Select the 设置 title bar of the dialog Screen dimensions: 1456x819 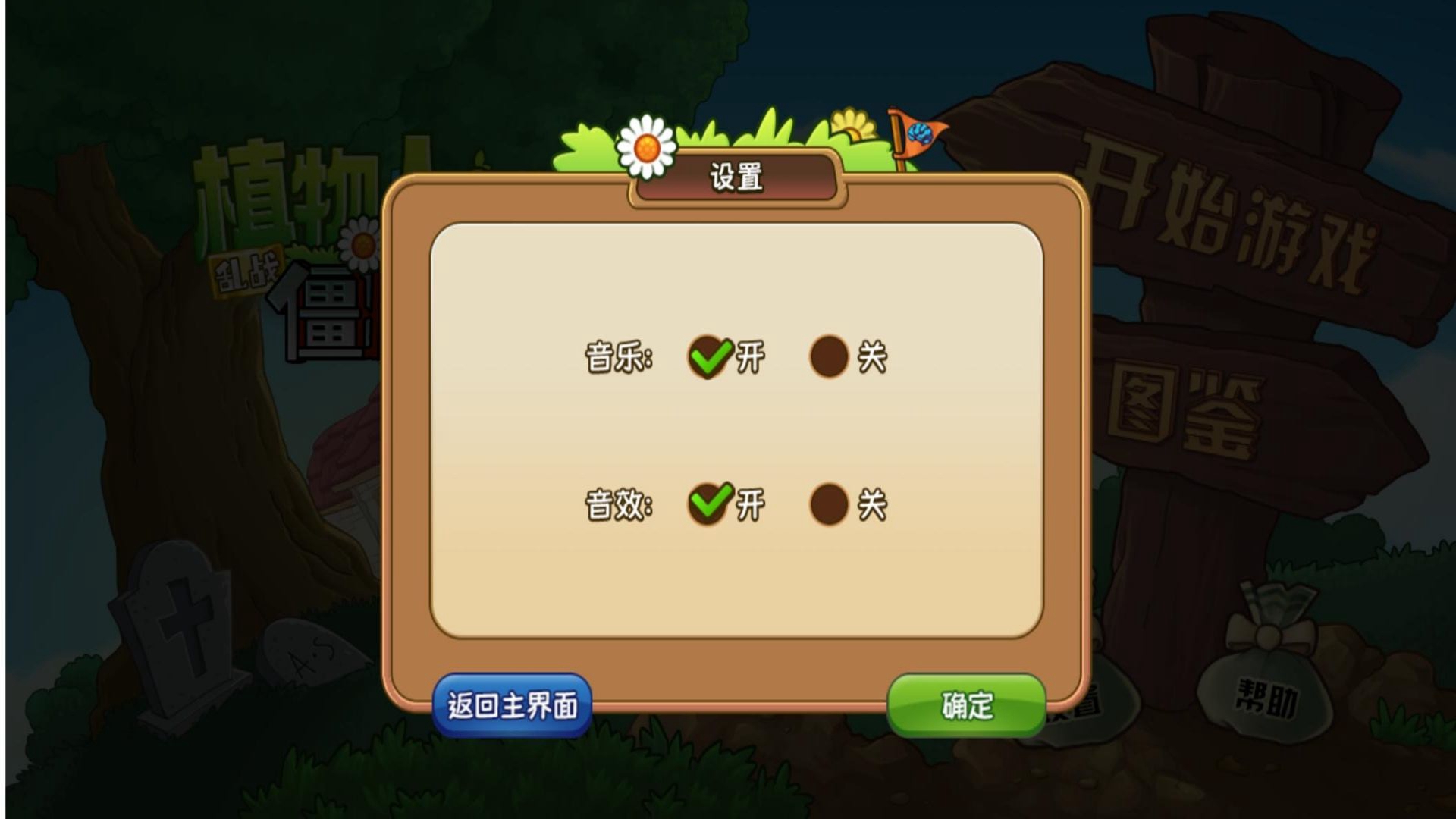pyautogui.click(x=734, y=177)
